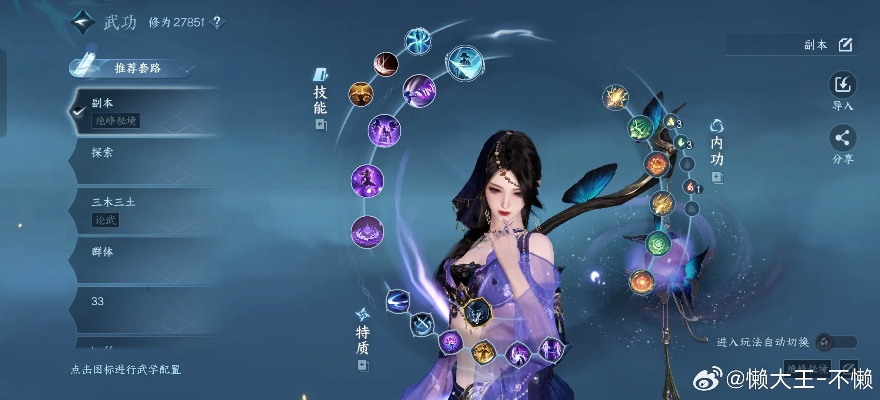This screenshot has height=400, width=880.
Task: Edit the 副本 build name
Action: click(x=845, y=44)
